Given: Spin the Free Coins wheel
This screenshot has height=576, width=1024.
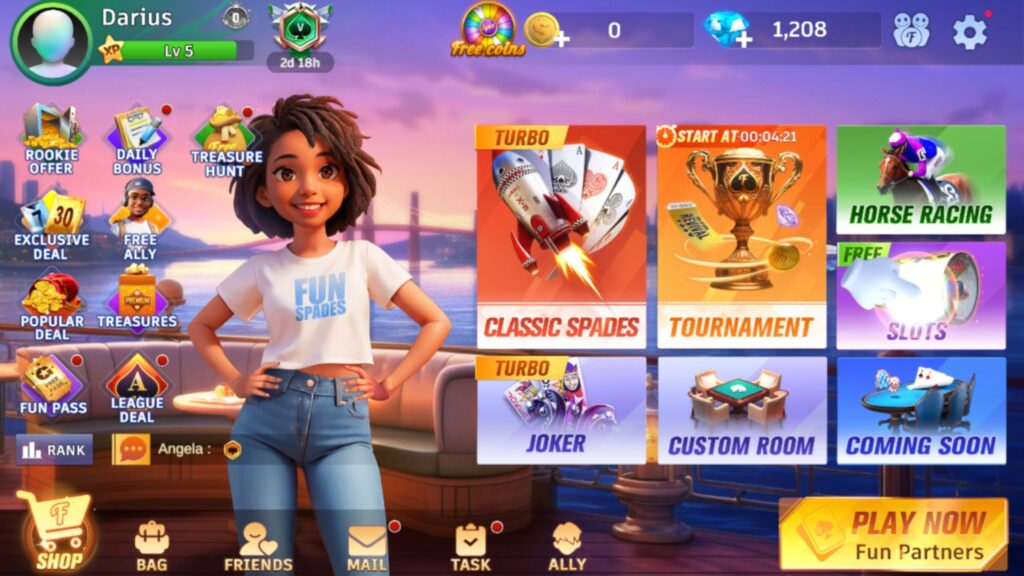Looking at the screenshot, I should coord(487,30).
